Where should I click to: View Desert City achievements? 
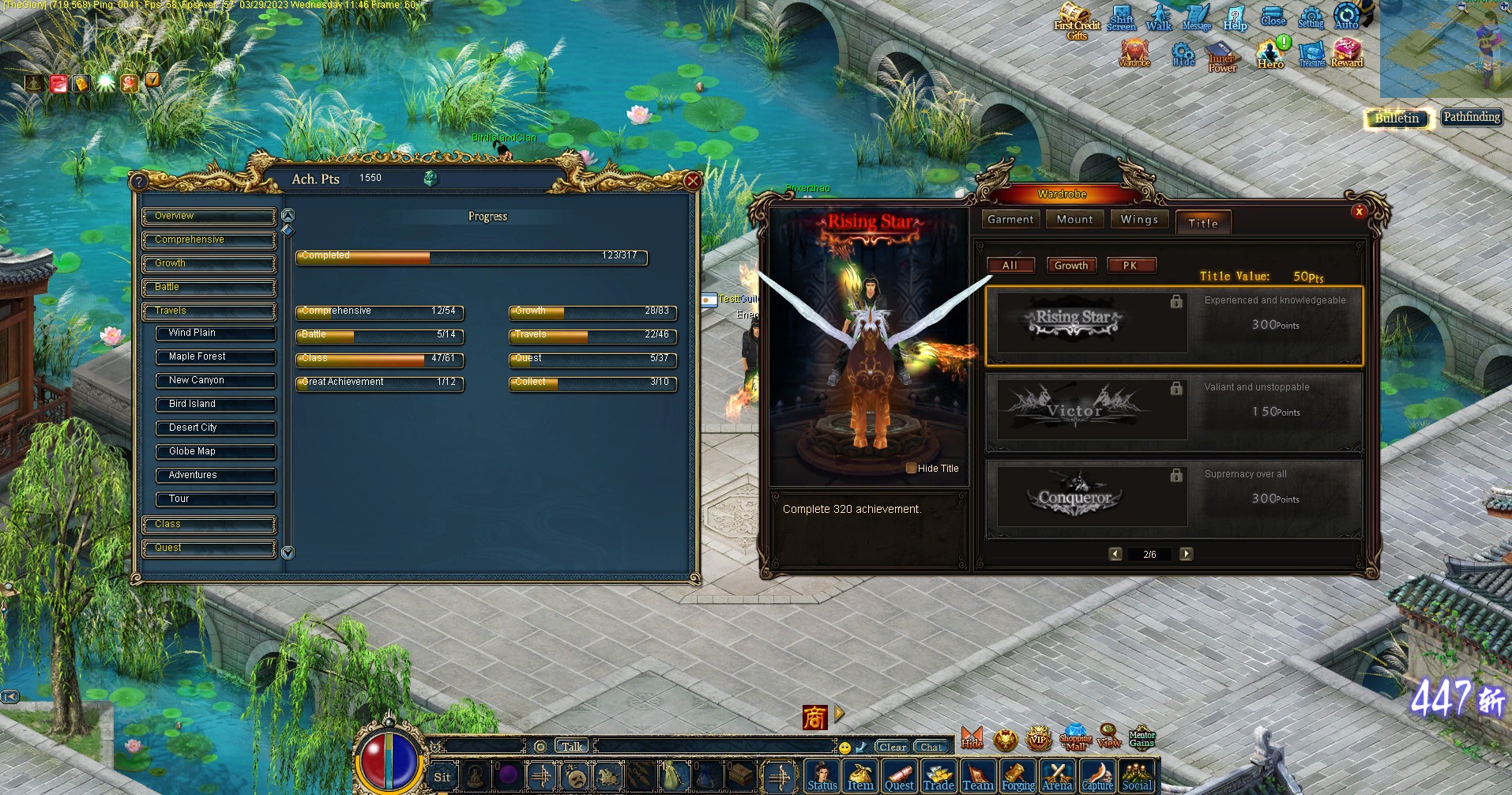pos(216,428)
